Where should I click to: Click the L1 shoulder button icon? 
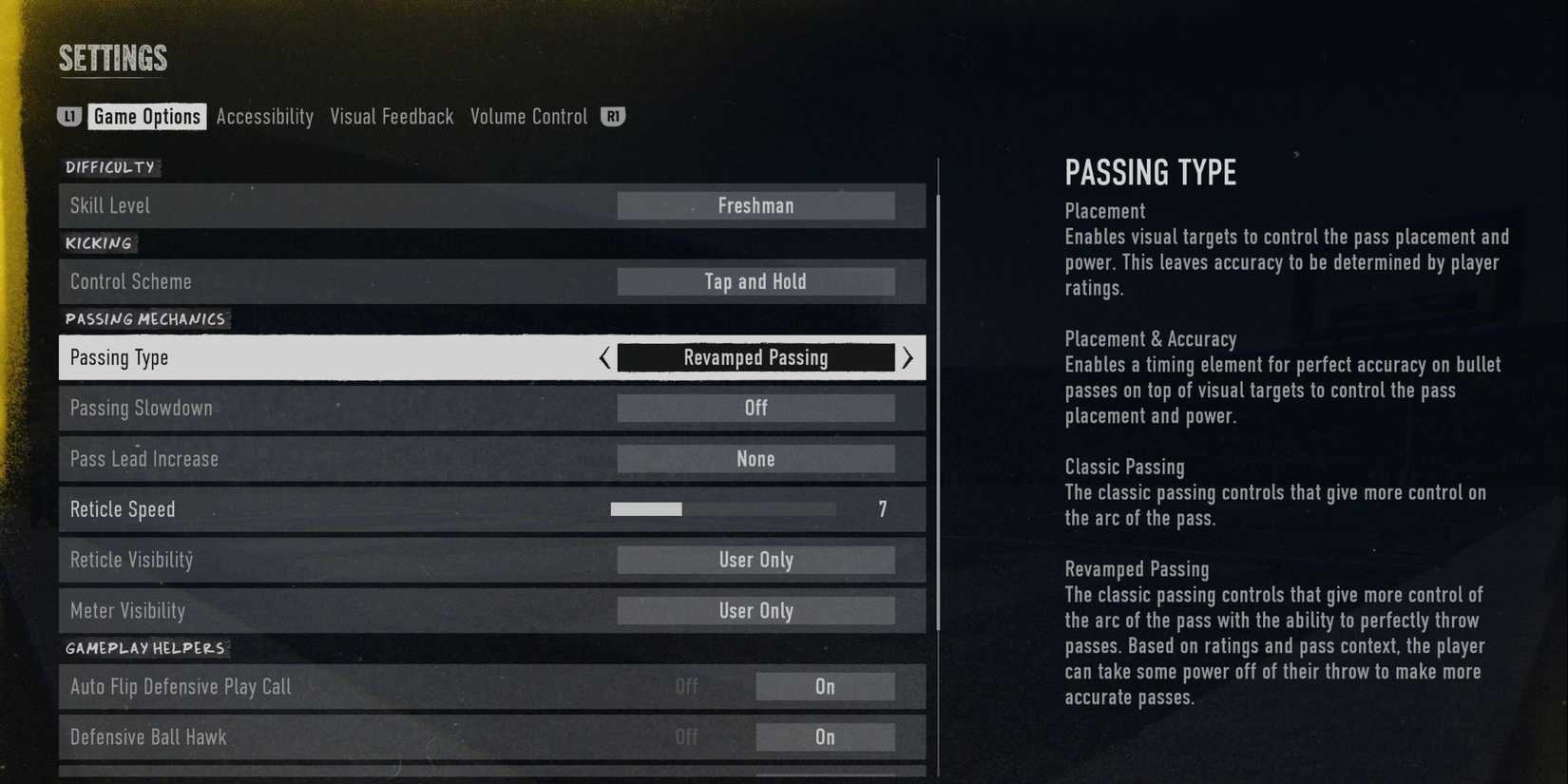(69, 116)
